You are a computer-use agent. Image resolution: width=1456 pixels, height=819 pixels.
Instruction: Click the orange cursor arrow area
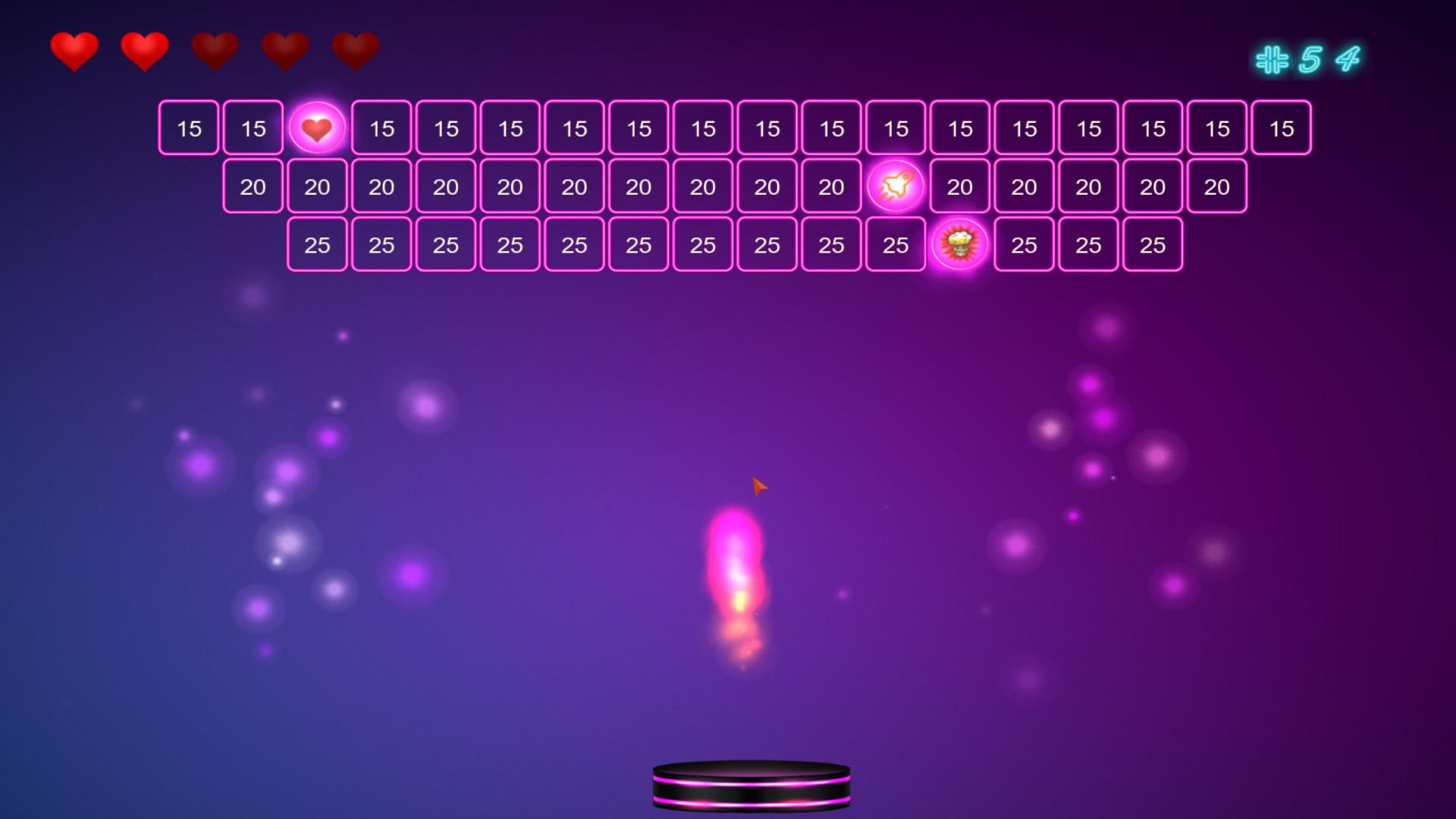pyautogui.click(x=758, y=485)
